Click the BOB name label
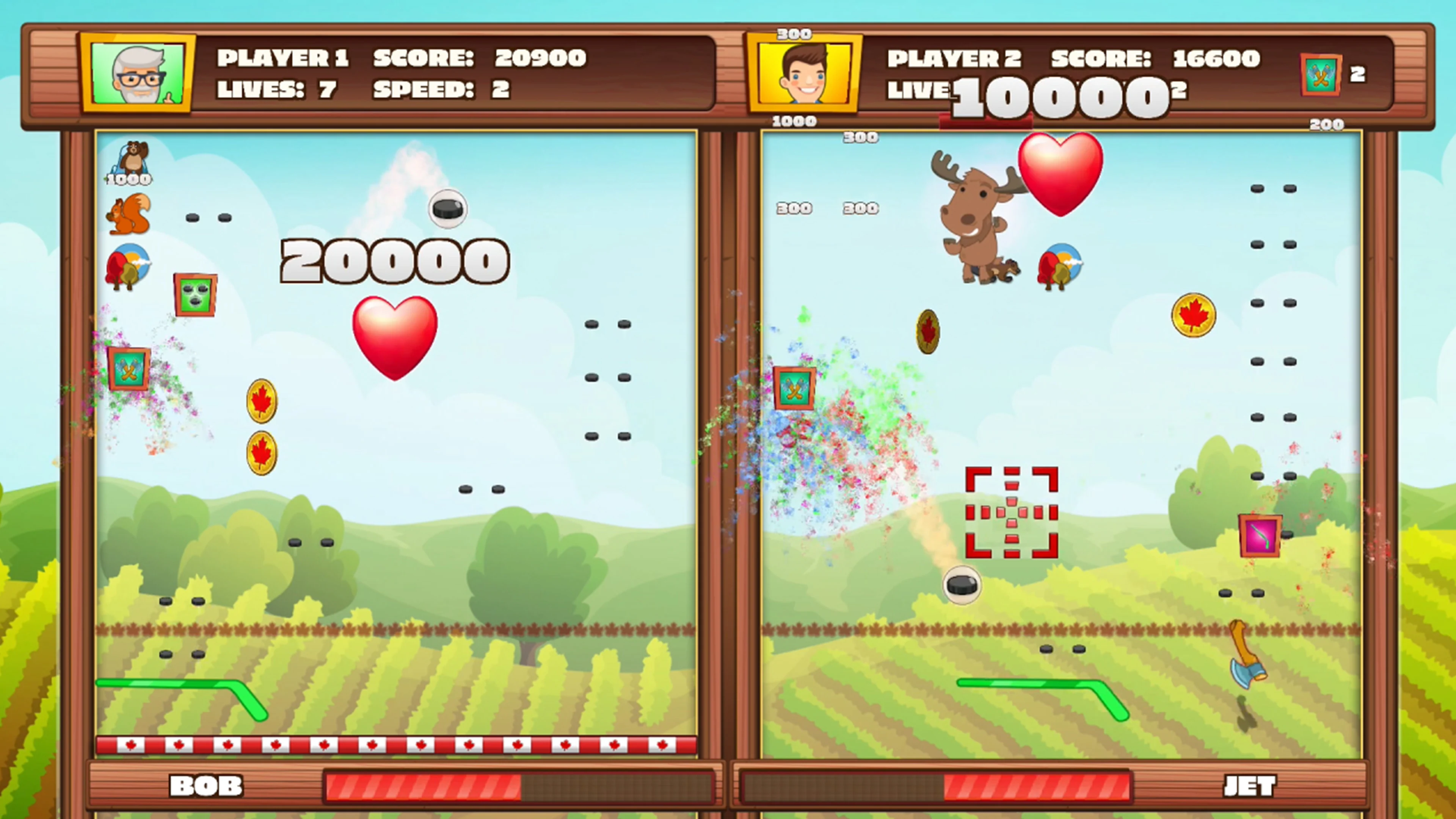 pos(207,785)
